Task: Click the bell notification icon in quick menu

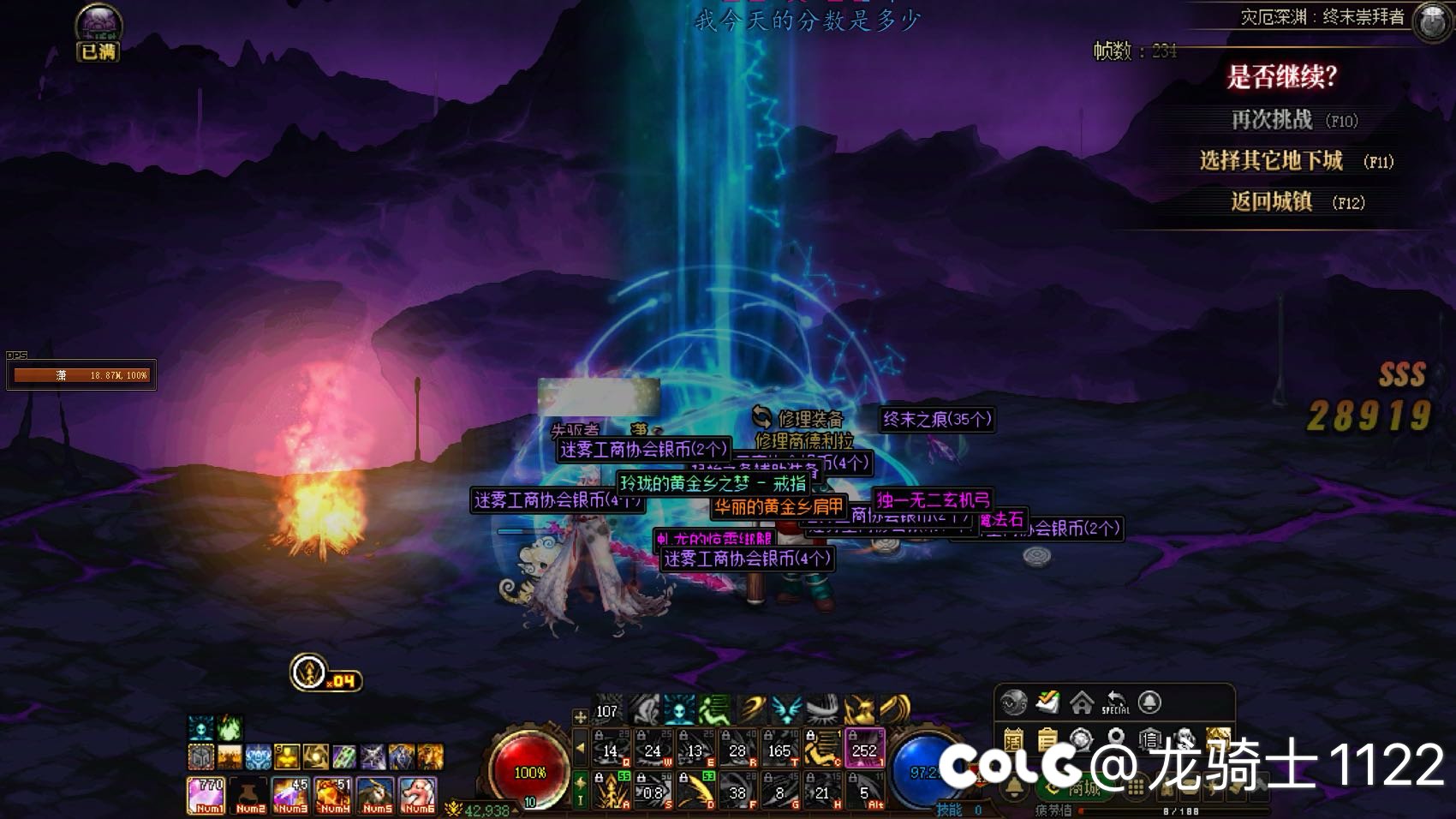Action: (x=1149, y=702)
